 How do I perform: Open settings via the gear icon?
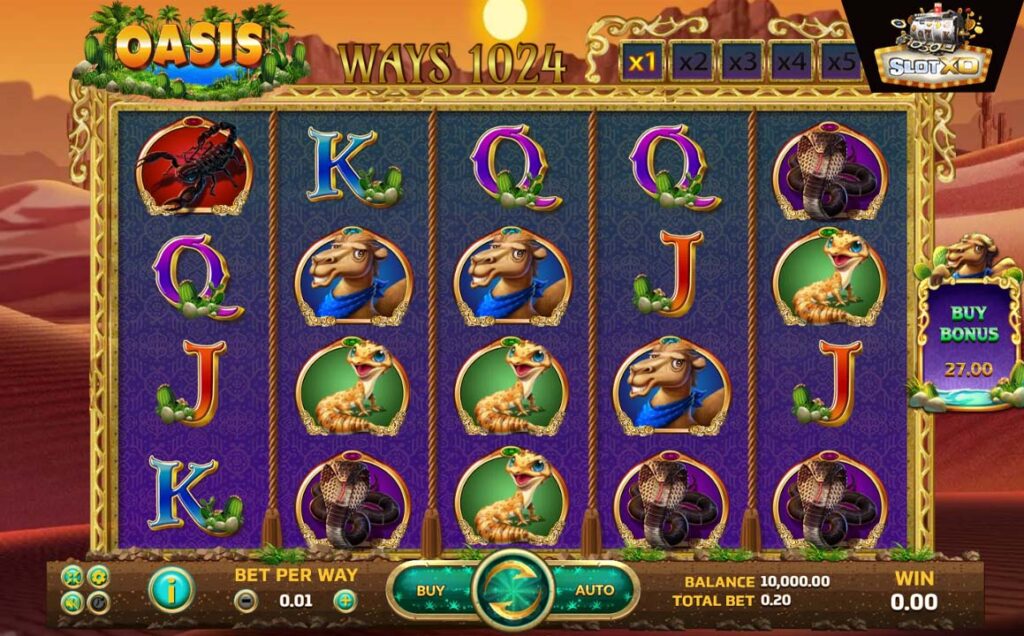click(x=98, y=576)
